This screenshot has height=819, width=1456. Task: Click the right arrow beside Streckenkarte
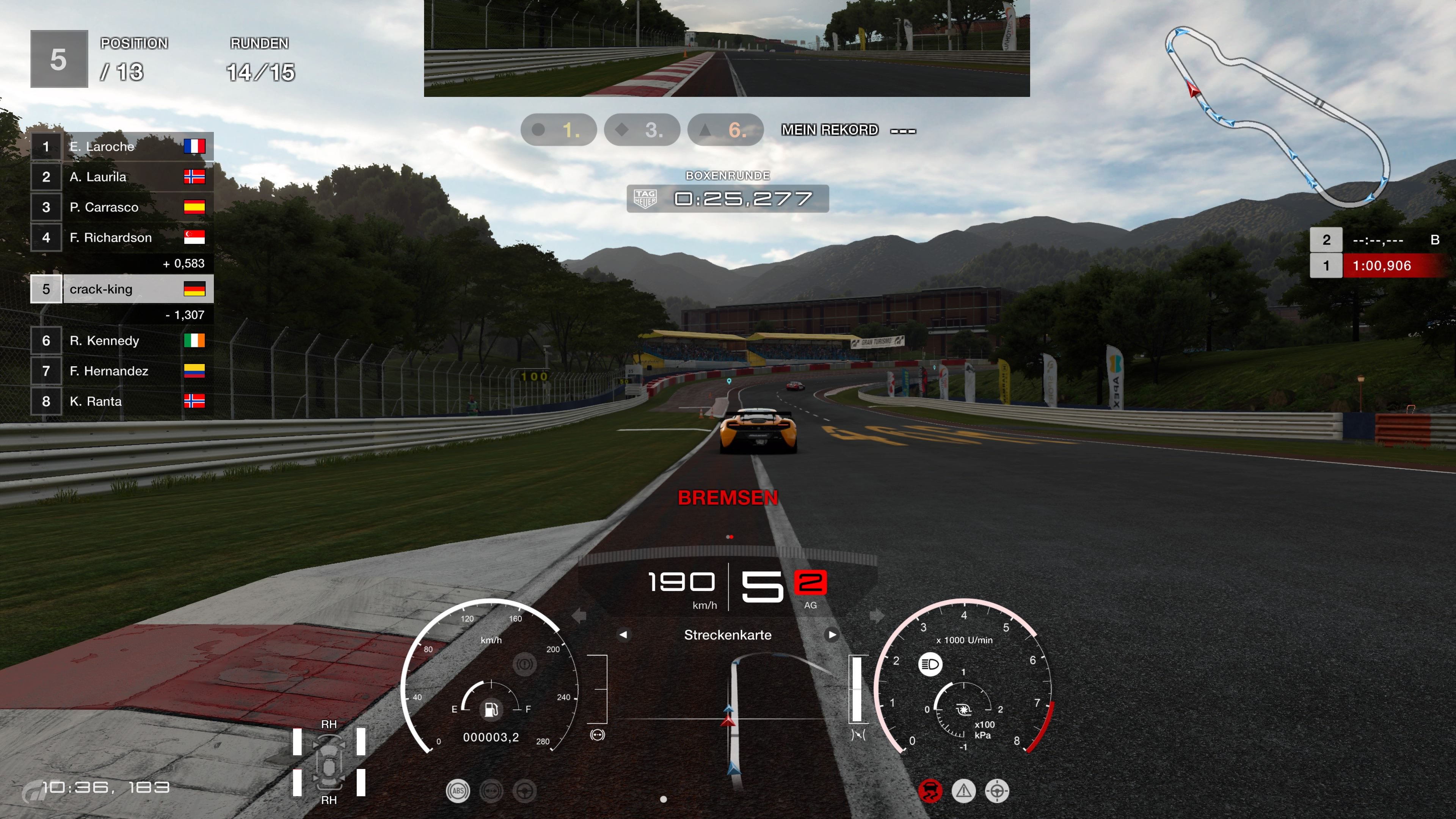click(832, 635)
